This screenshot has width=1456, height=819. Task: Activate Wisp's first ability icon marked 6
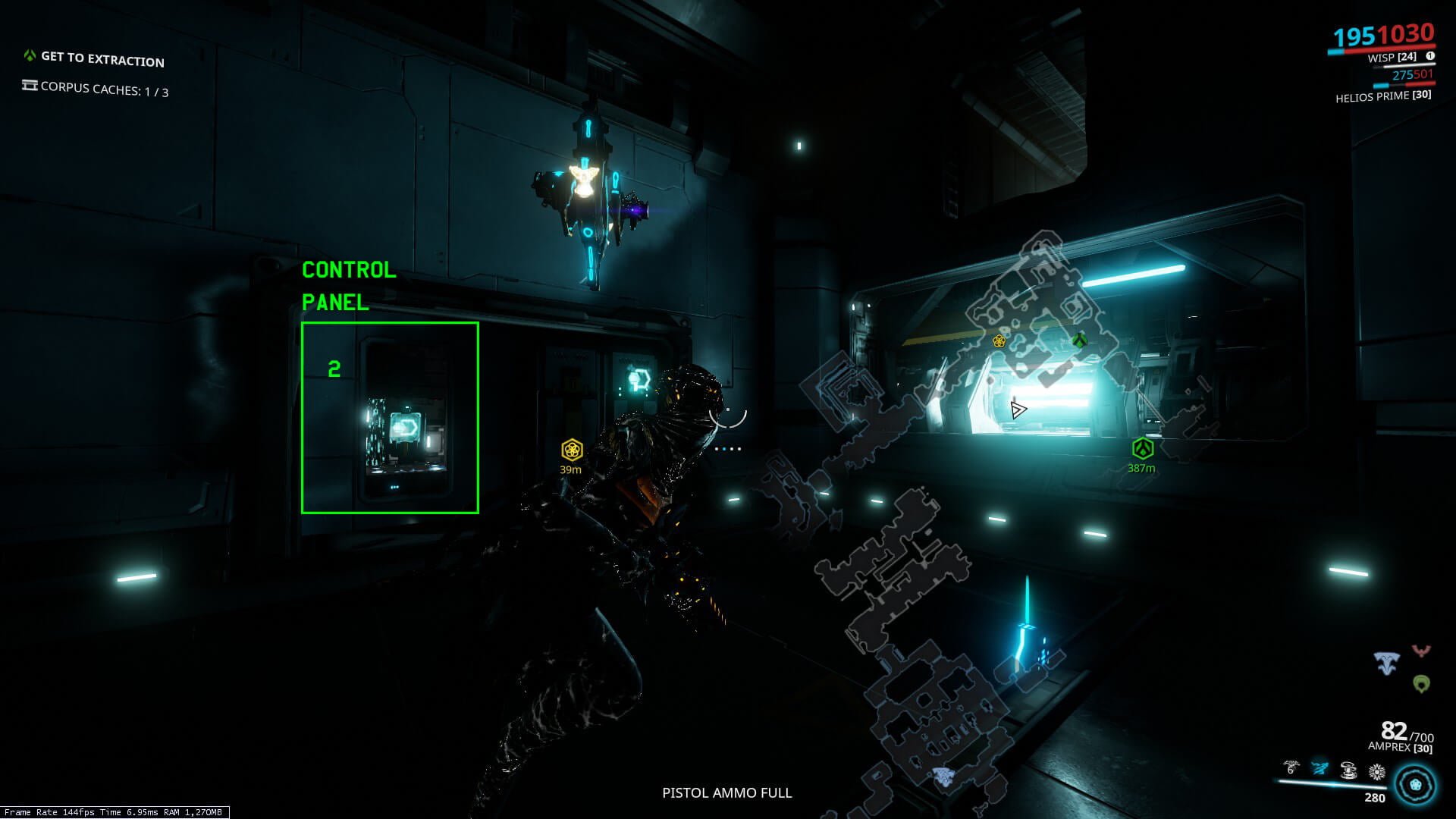tap(1291, 770)
